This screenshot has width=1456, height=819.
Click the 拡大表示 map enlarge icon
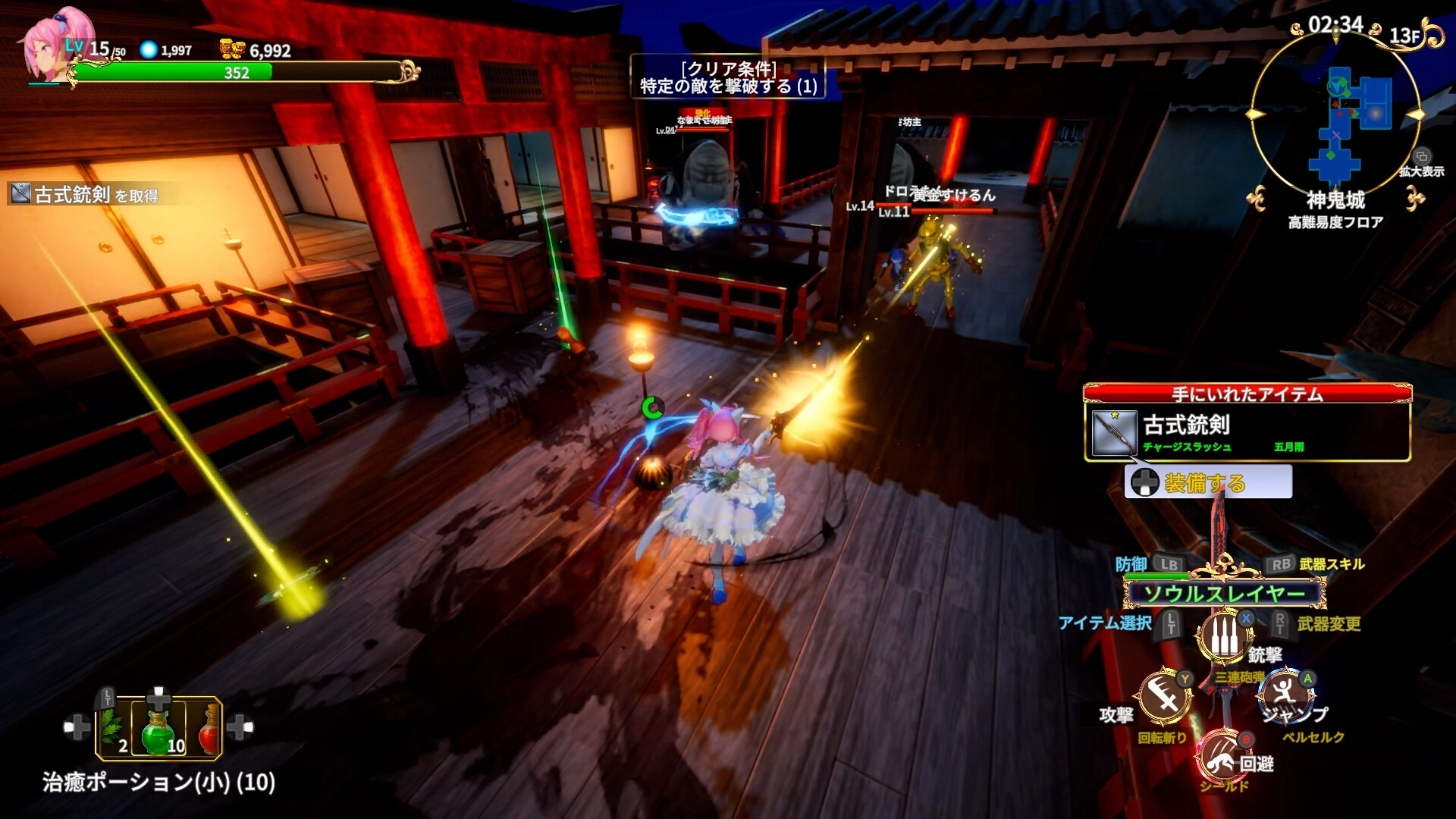click(x=1422, y=157)
